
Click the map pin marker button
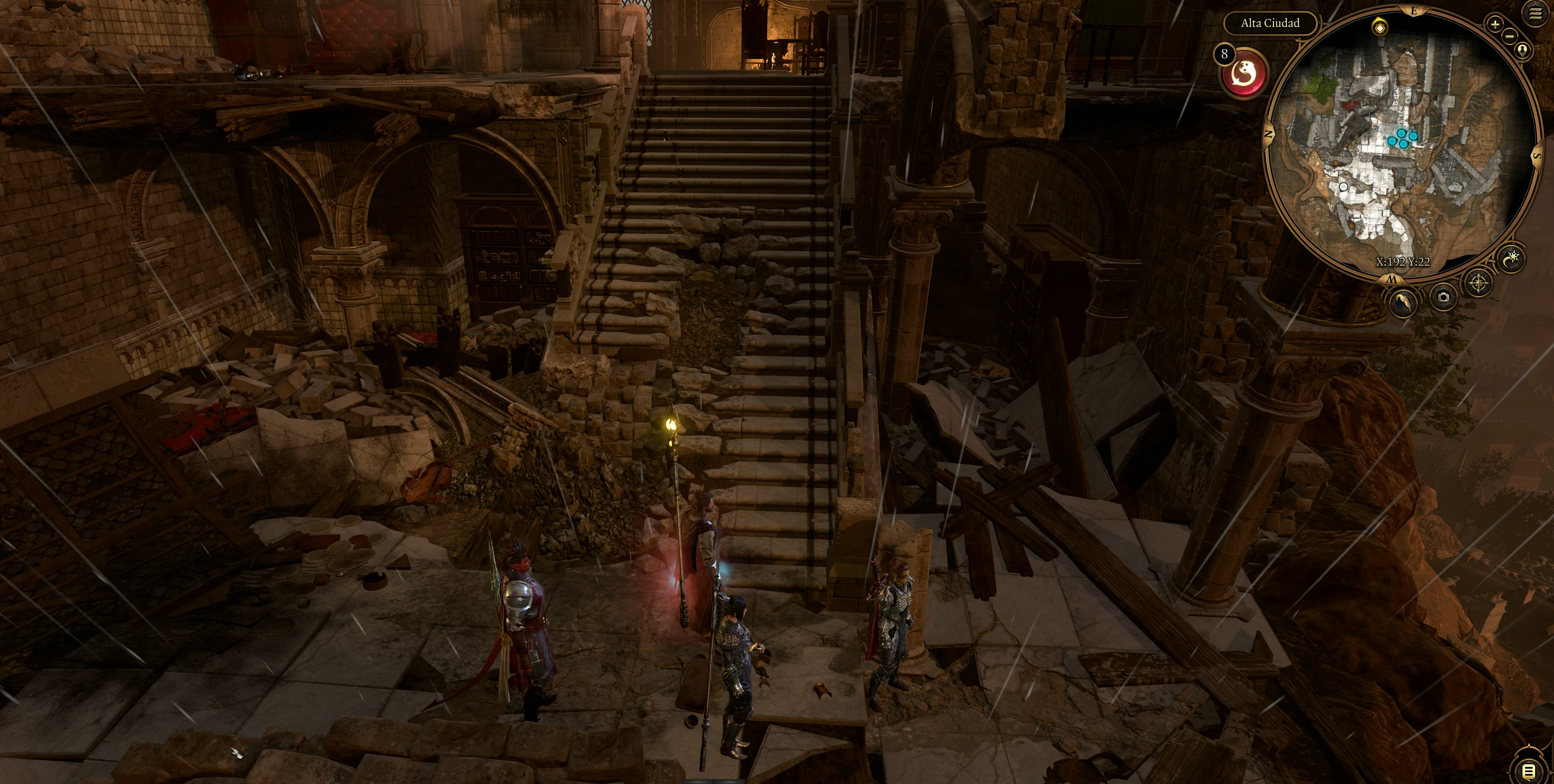pyautogui.click(x=1522, y=50)
